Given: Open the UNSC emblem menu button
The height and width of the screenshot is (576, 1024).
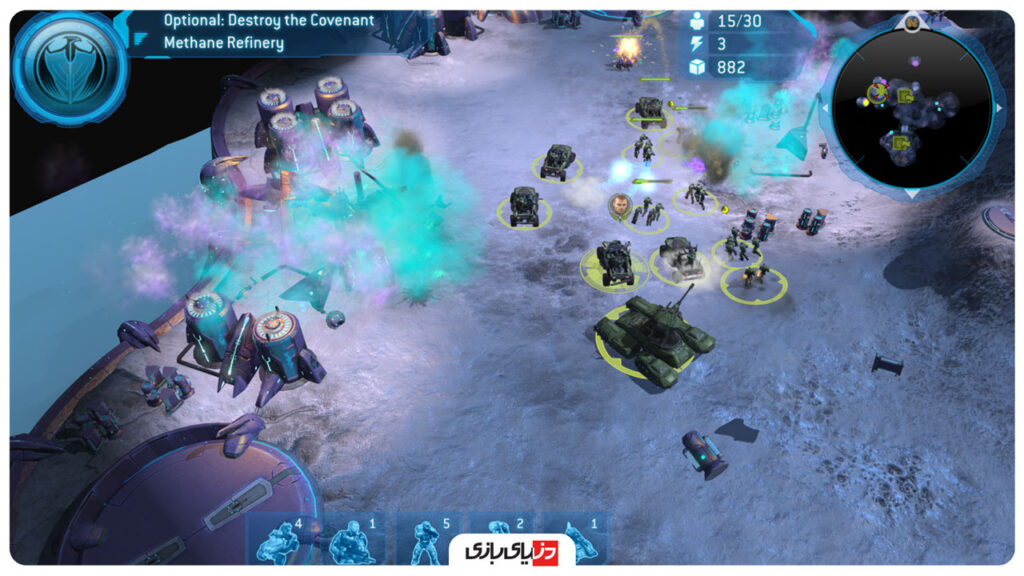Looking at the screenshot, I should (70, 68).
